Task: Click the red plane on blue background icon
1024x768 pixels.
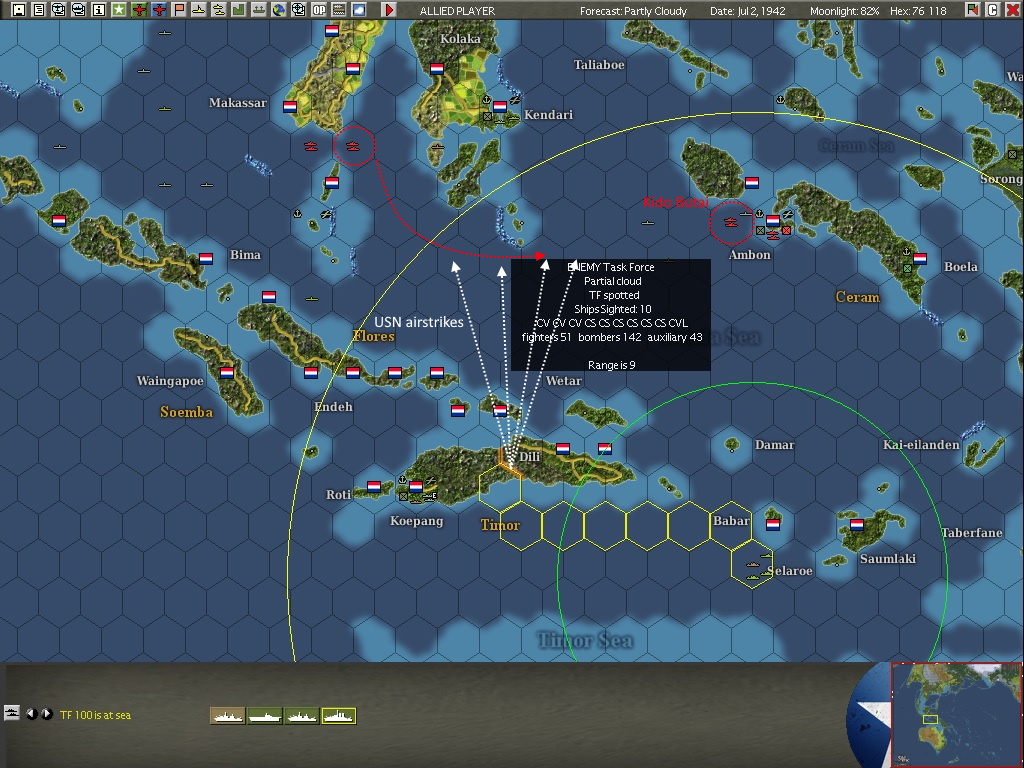Action: click(x=159, y=10)
